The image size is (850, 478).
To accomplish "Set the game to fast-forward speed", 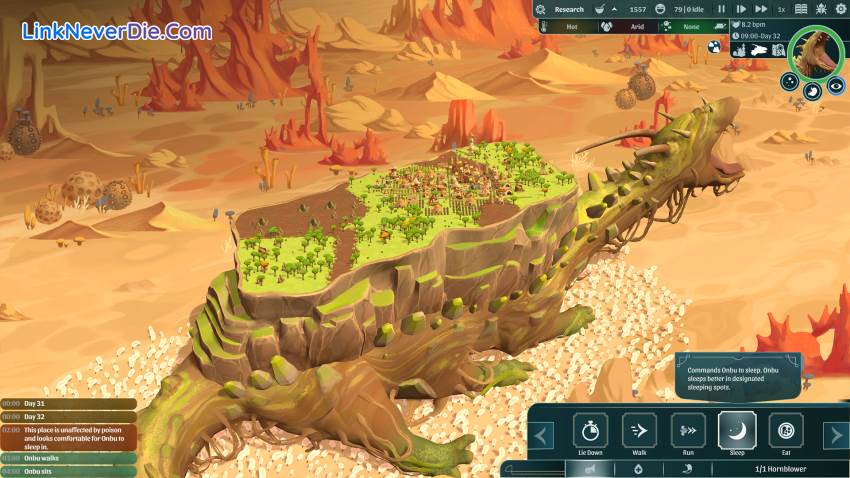I will click(760, 9).
